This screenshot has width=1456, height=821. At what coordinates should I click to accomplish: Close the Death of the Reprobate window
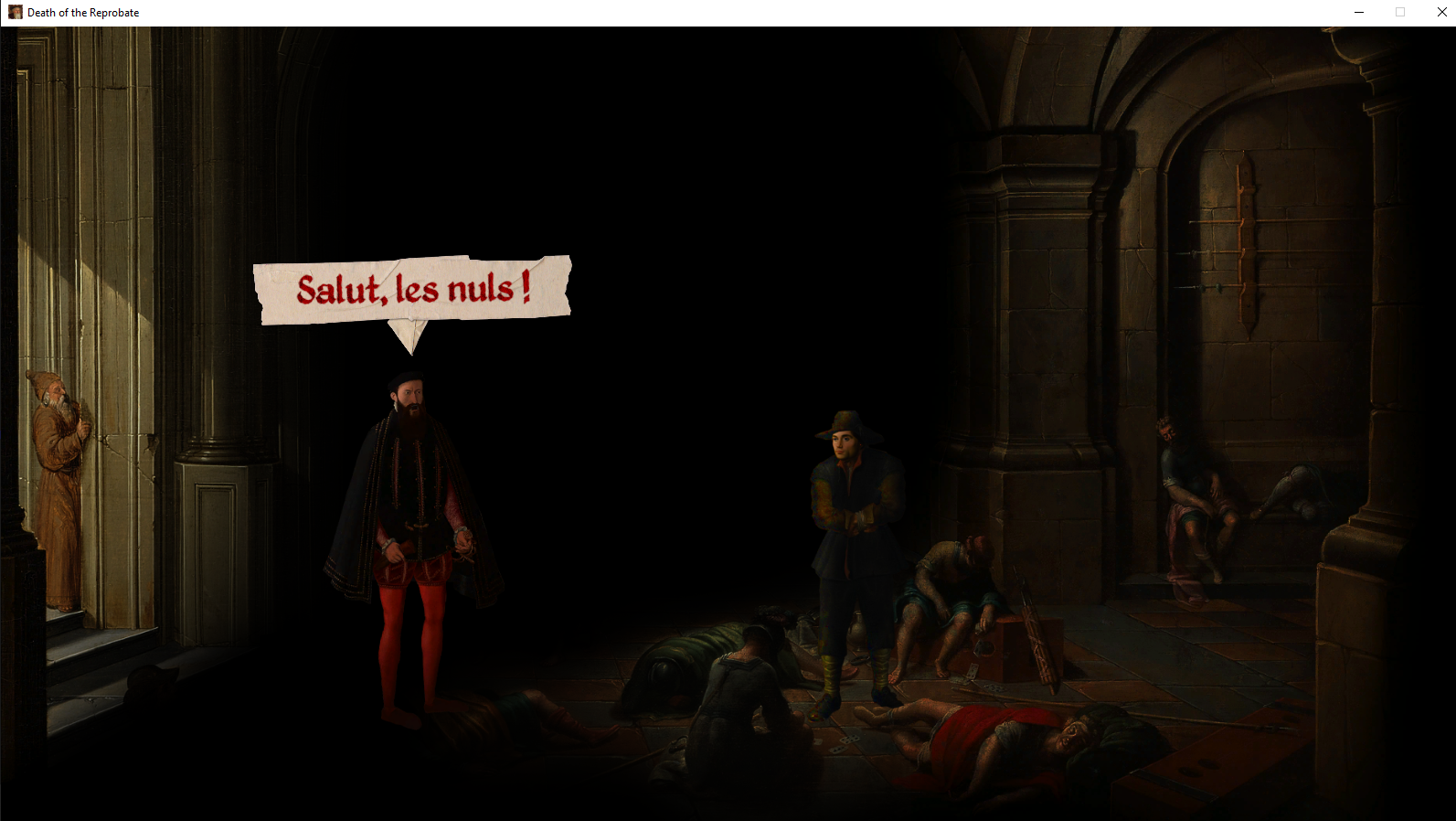[1441, 12]
